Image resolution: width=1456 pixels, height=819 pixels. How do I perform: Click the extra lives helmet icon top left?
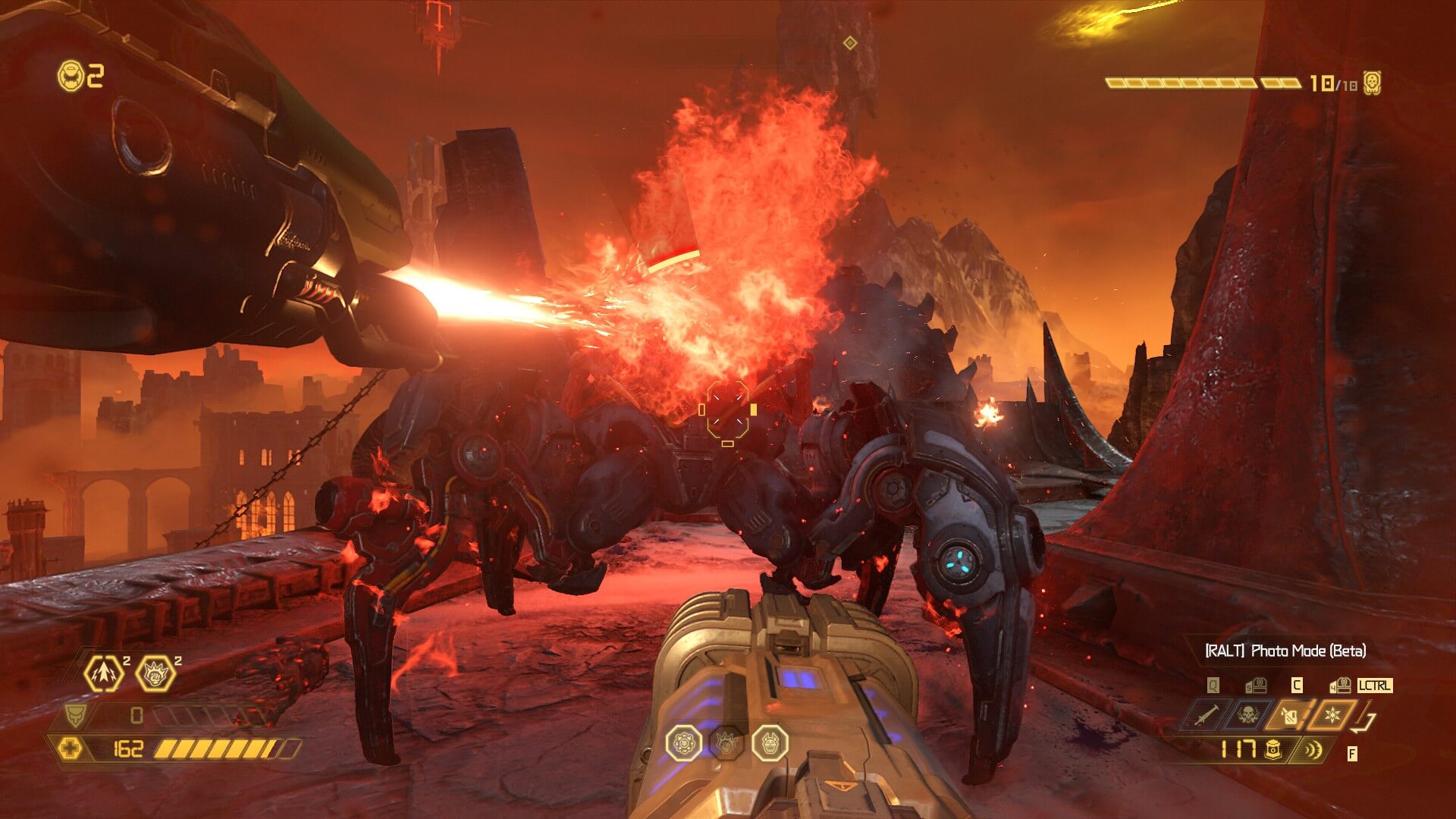click(72, 74)
